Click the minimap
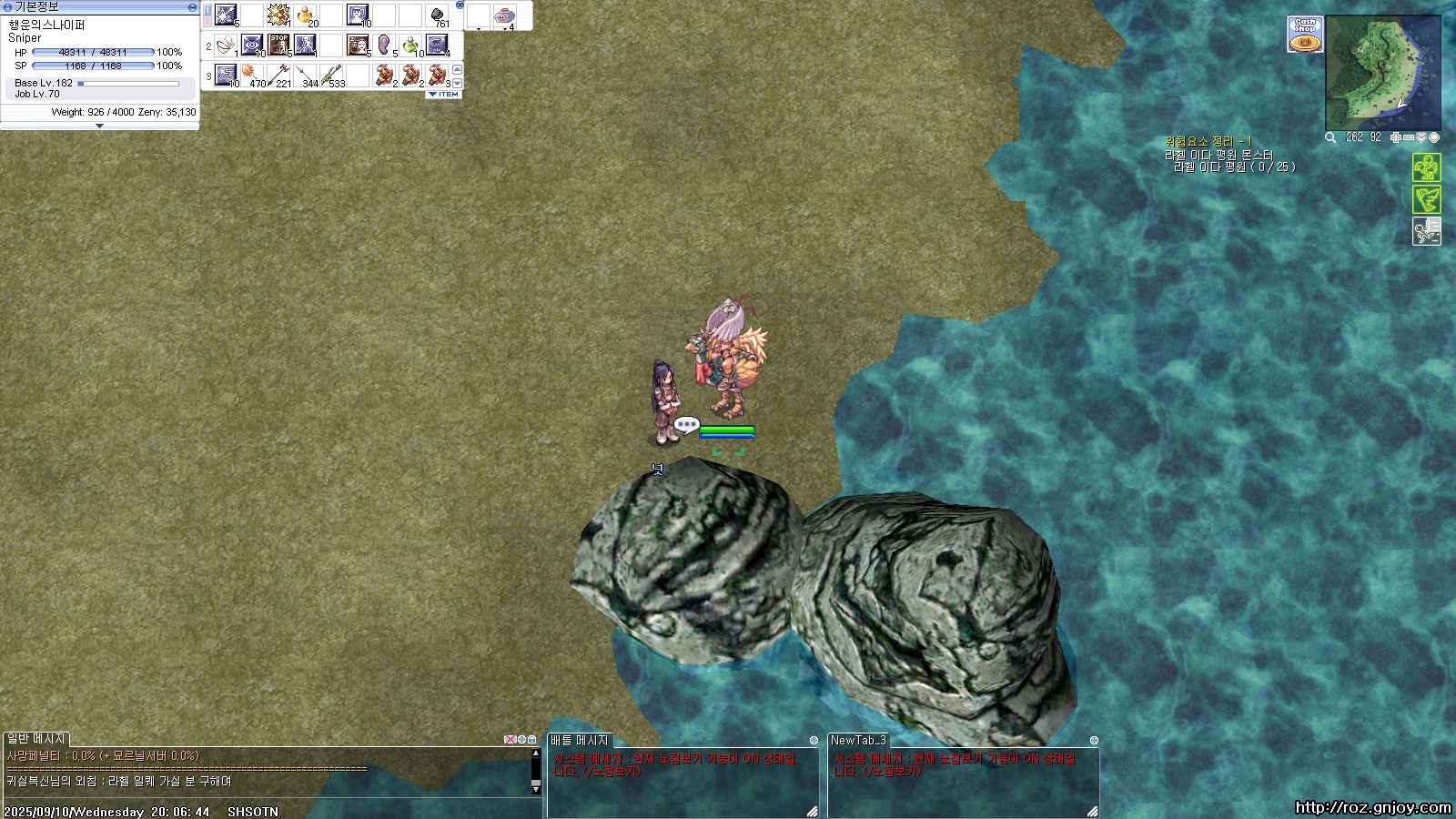The image size is (1456, 819). (x=1382, y=73)
